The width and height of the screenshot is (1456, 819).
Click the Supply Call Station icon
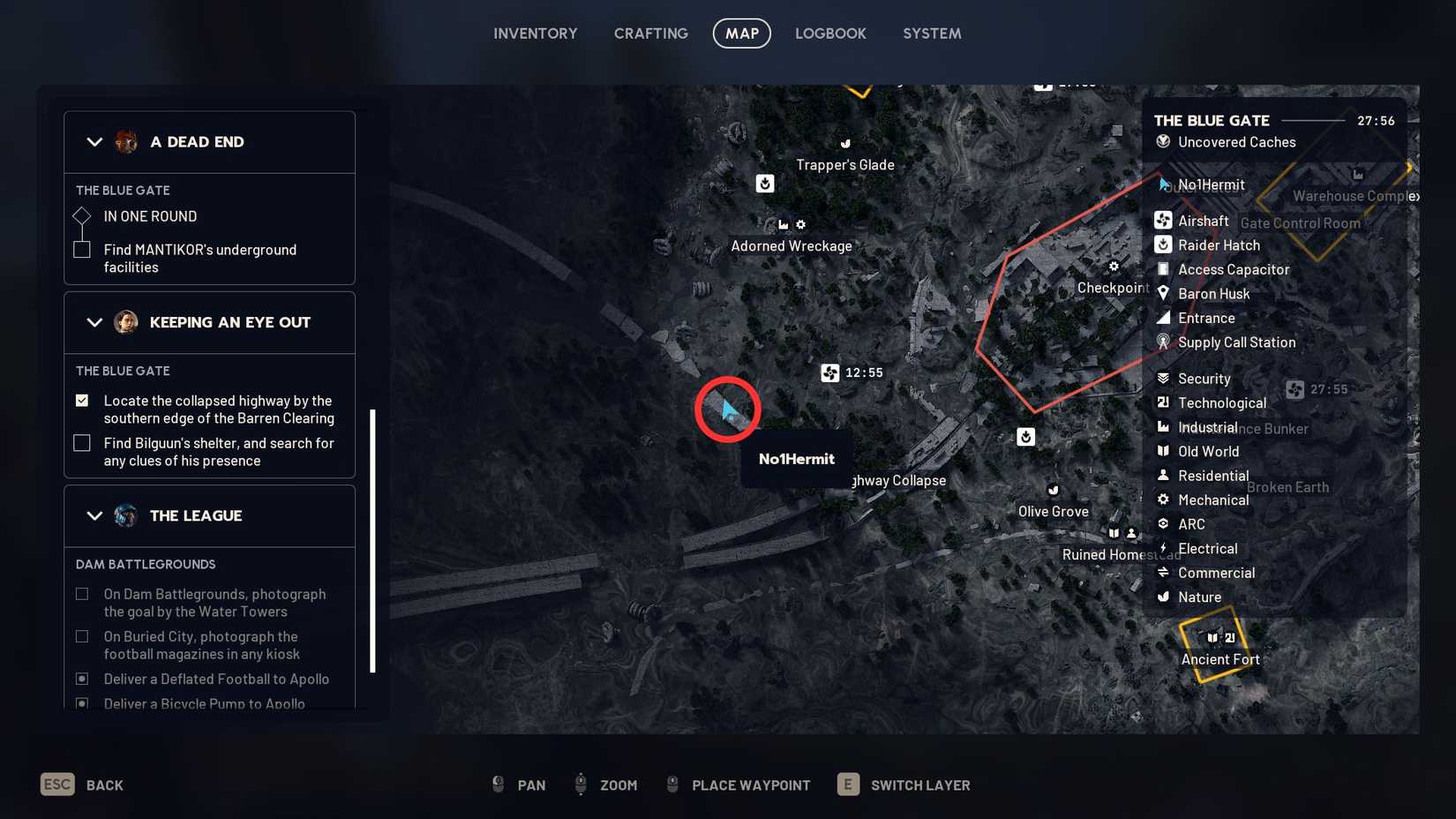point(1163,342)
